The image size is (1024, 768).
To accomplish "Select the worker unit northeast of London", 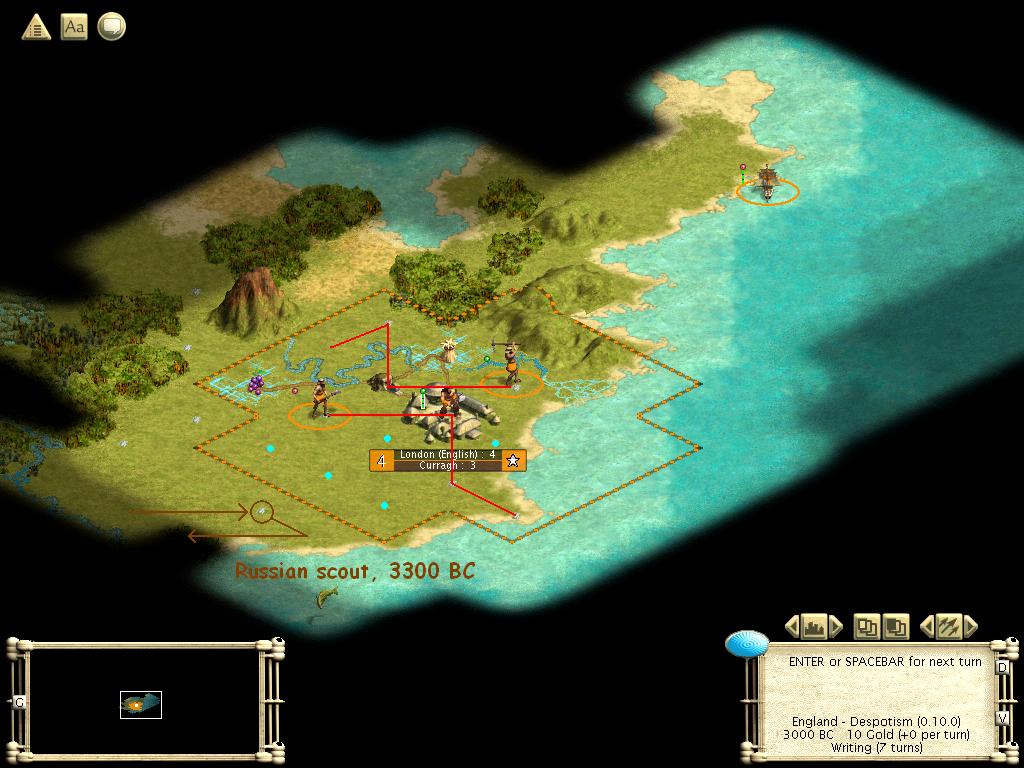I will [511, 364].
